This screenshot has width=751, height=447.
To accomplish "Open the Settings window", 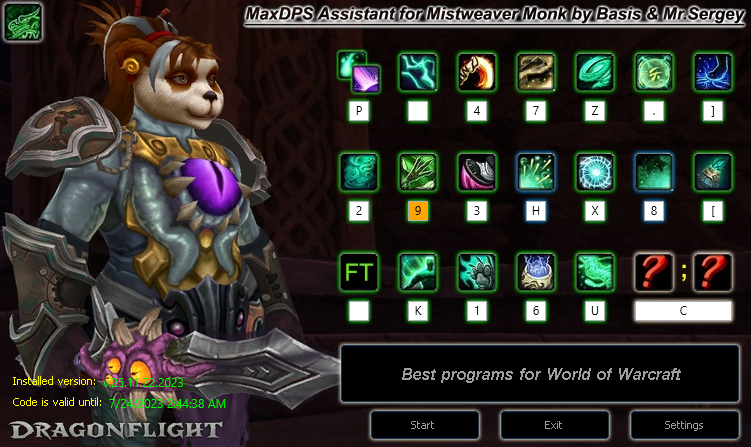I will click(x=683, y=425).
